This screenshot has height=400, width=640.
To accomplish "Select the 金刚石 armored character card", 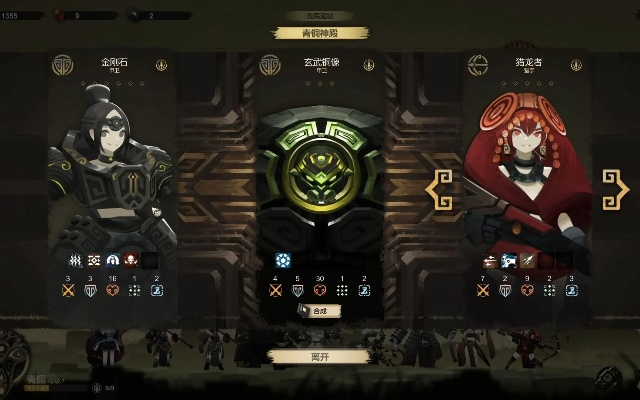I will pos(113,160).
